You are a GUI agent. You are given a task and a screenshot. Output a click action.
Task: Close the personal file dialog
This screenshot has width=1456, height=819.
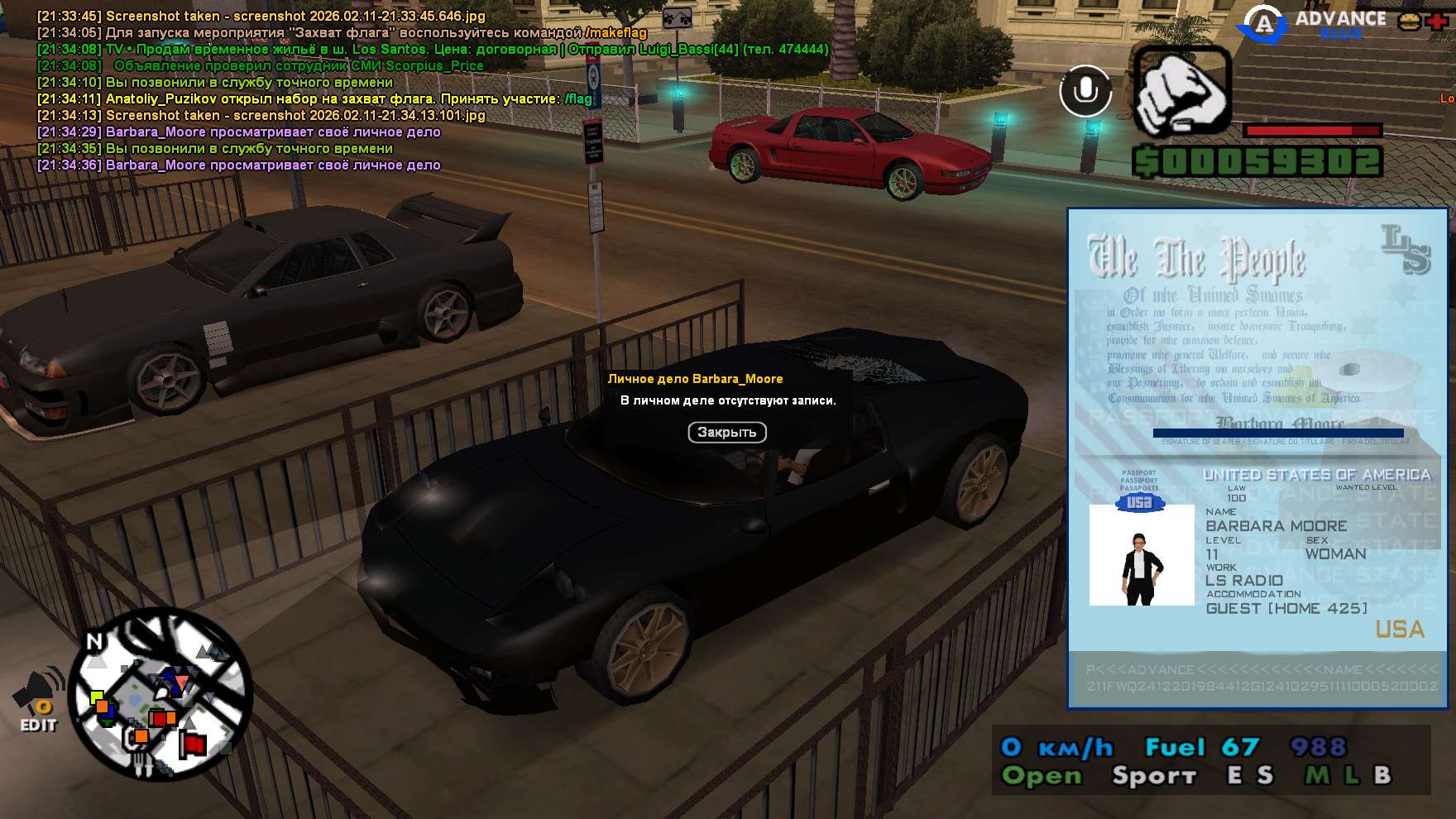click(x=727, y=432)
